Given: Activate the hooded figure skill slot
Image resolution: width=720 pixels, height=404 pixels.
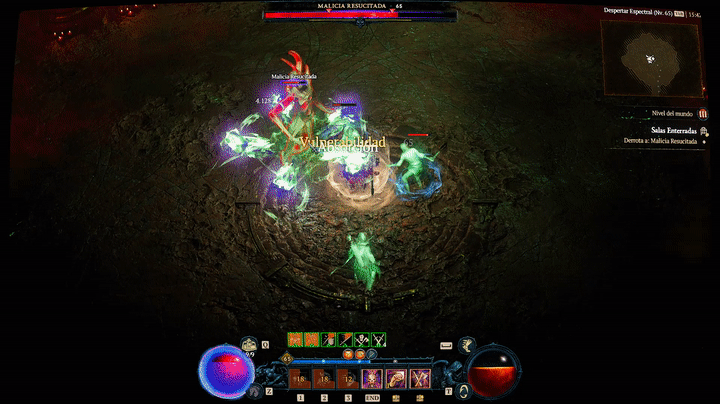Looking at the screenshot, I should pyautogui.click(x=396, y=378).
